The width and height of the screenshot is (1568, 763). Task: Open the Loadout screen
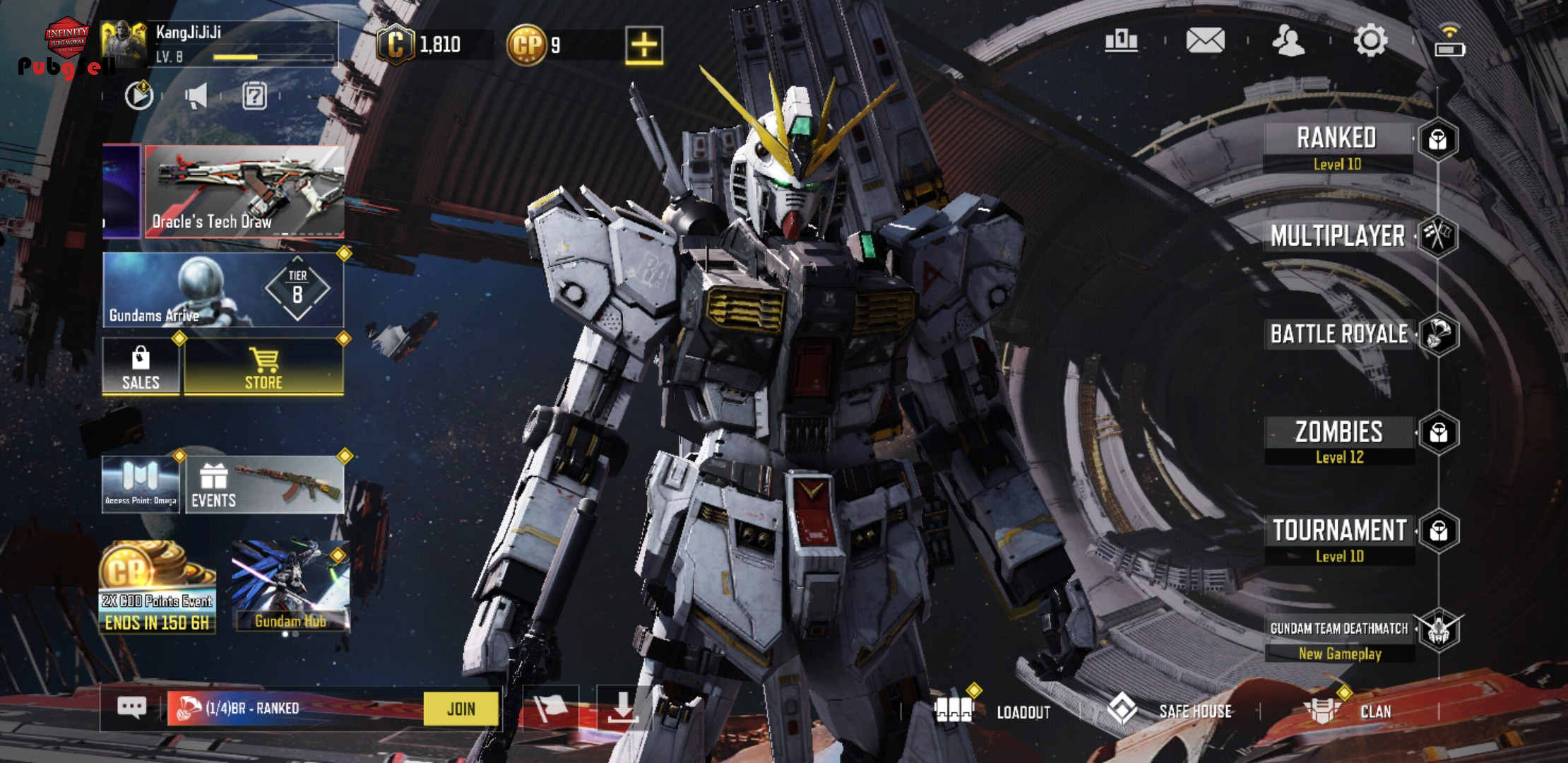click(x=992, y=711)
